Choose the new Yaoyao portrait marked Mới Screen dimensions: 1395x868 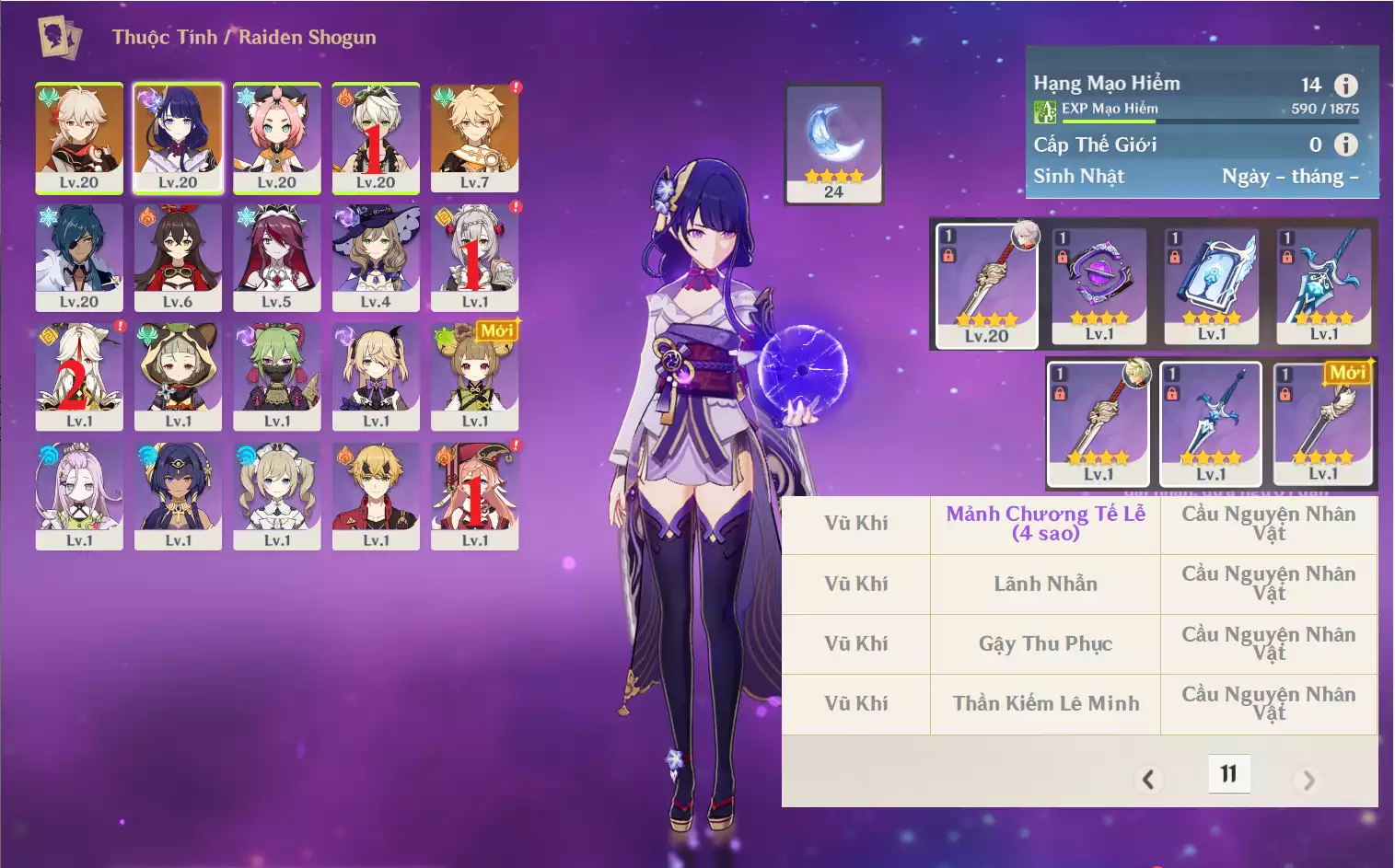coord(474,376)
